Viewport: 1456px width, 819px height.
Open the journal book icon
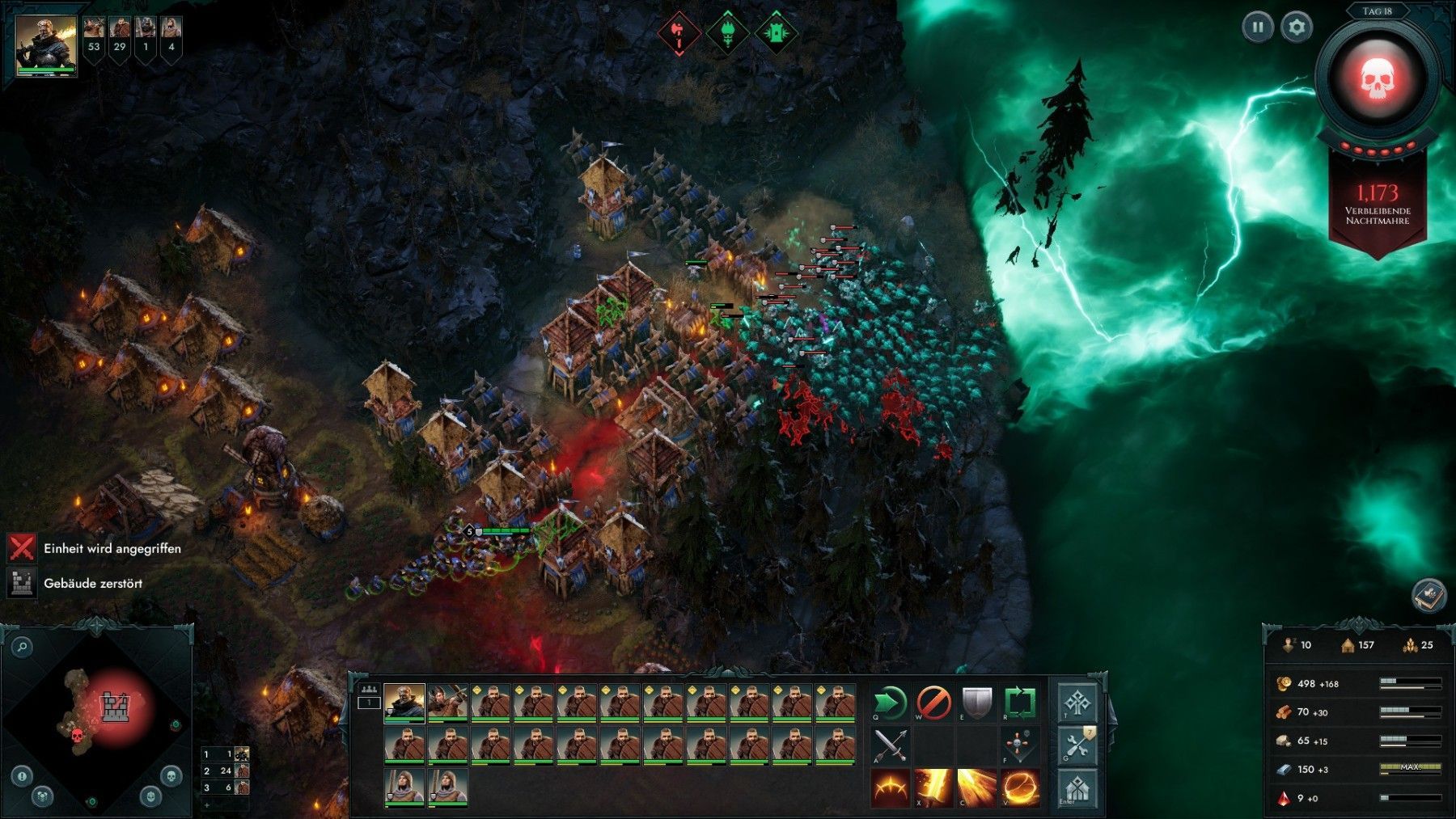click(1428, 596)
